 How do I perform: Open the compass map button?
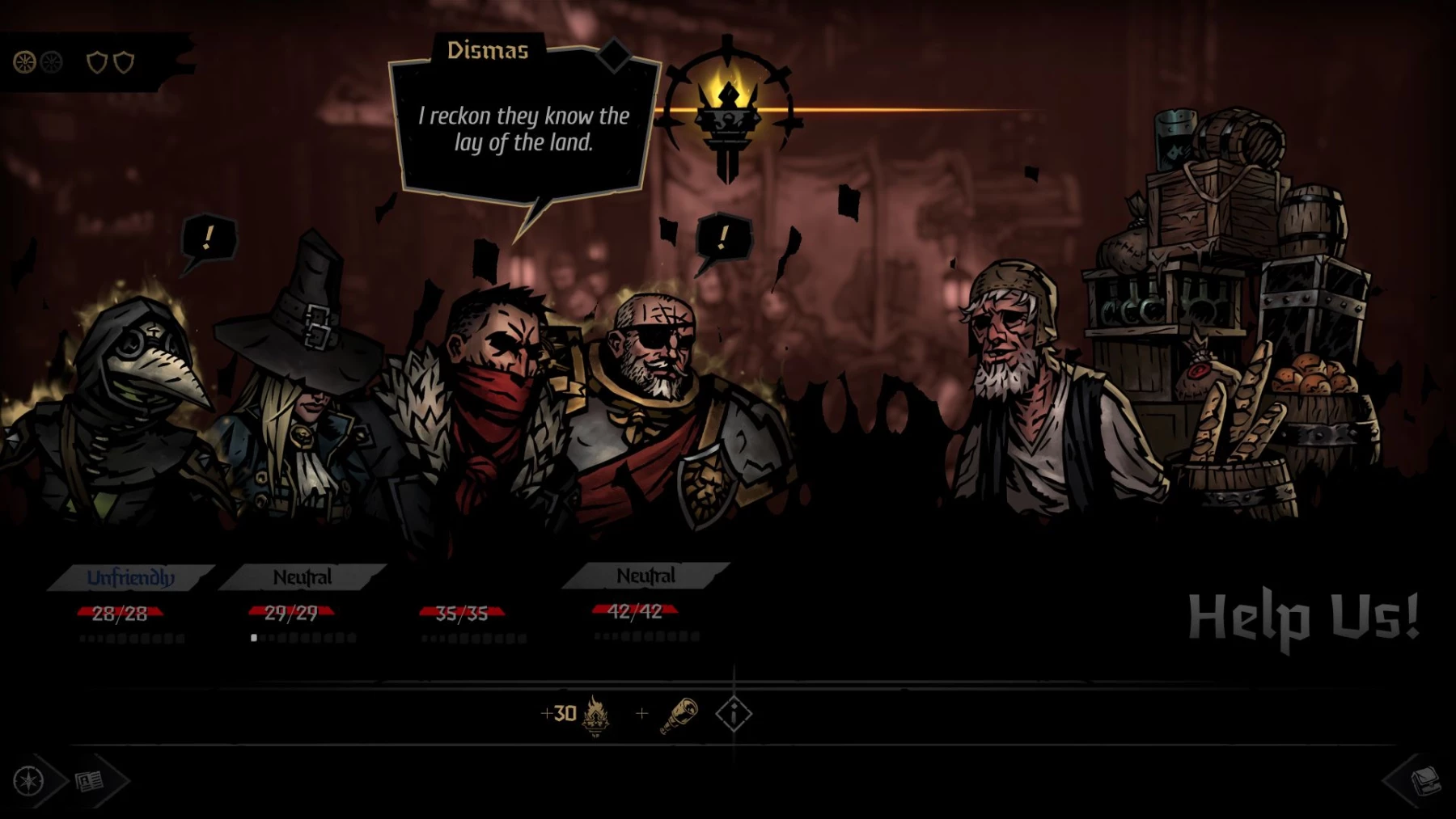click(x=30, y=781)
